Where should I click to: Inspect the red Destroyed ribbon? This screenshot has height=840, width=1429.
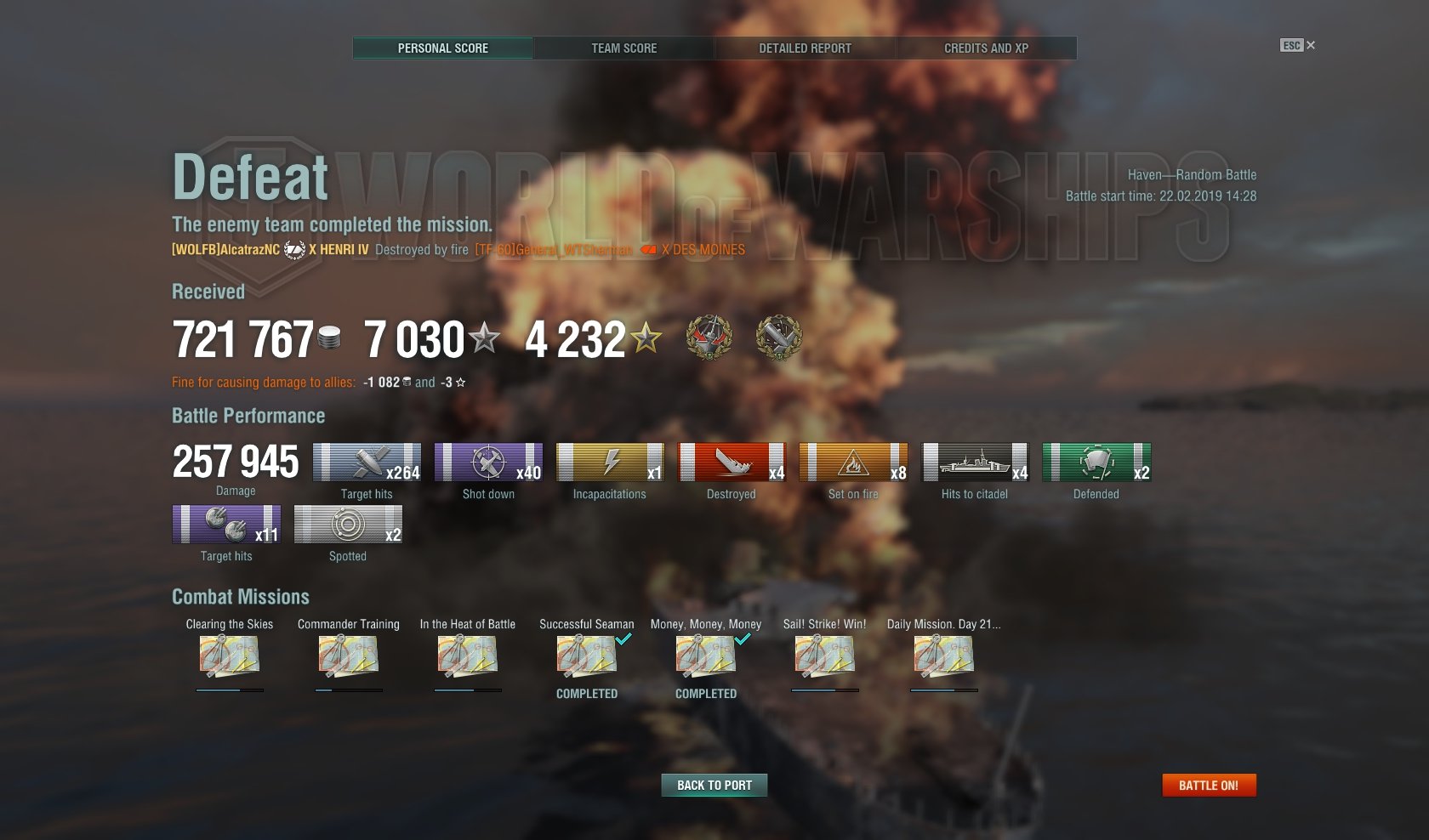pos(732,463)
